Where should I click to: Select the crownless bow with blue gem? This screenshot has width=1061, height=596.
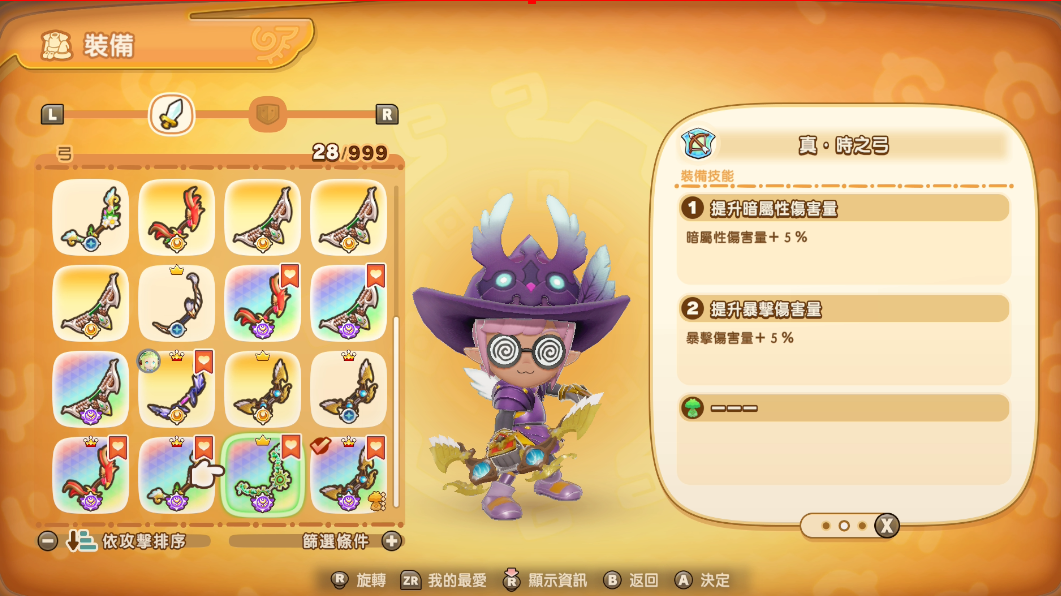point(90,217)
